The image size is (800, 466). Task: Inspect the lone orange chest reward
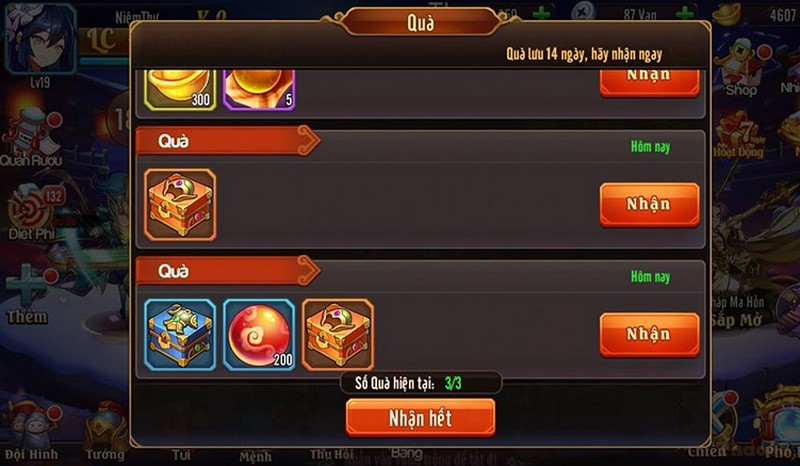coord(180,205)
